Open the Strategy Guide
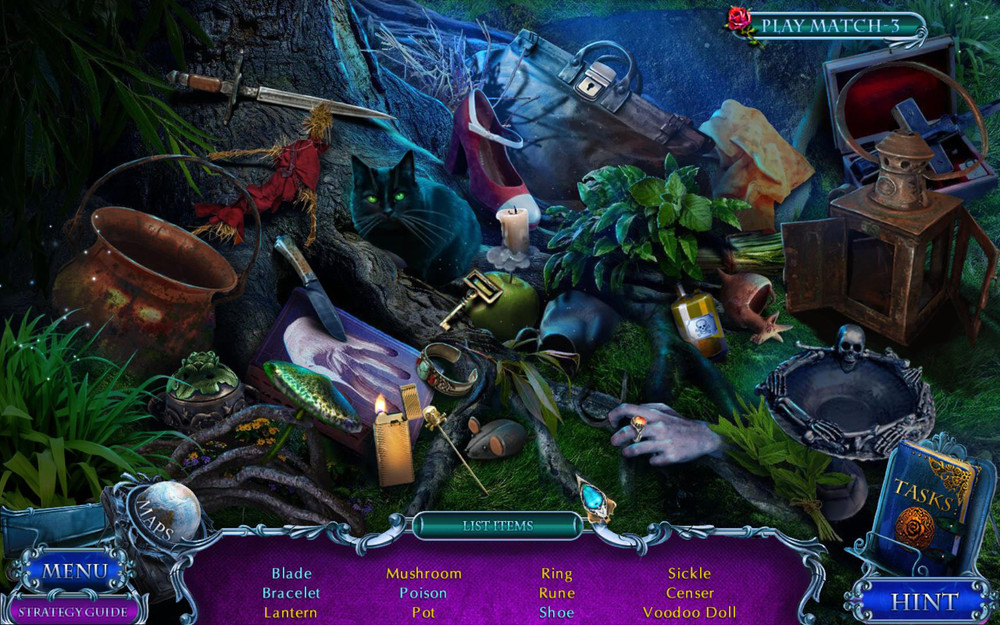Screen dimensions: 1000x625 (73, 611)
